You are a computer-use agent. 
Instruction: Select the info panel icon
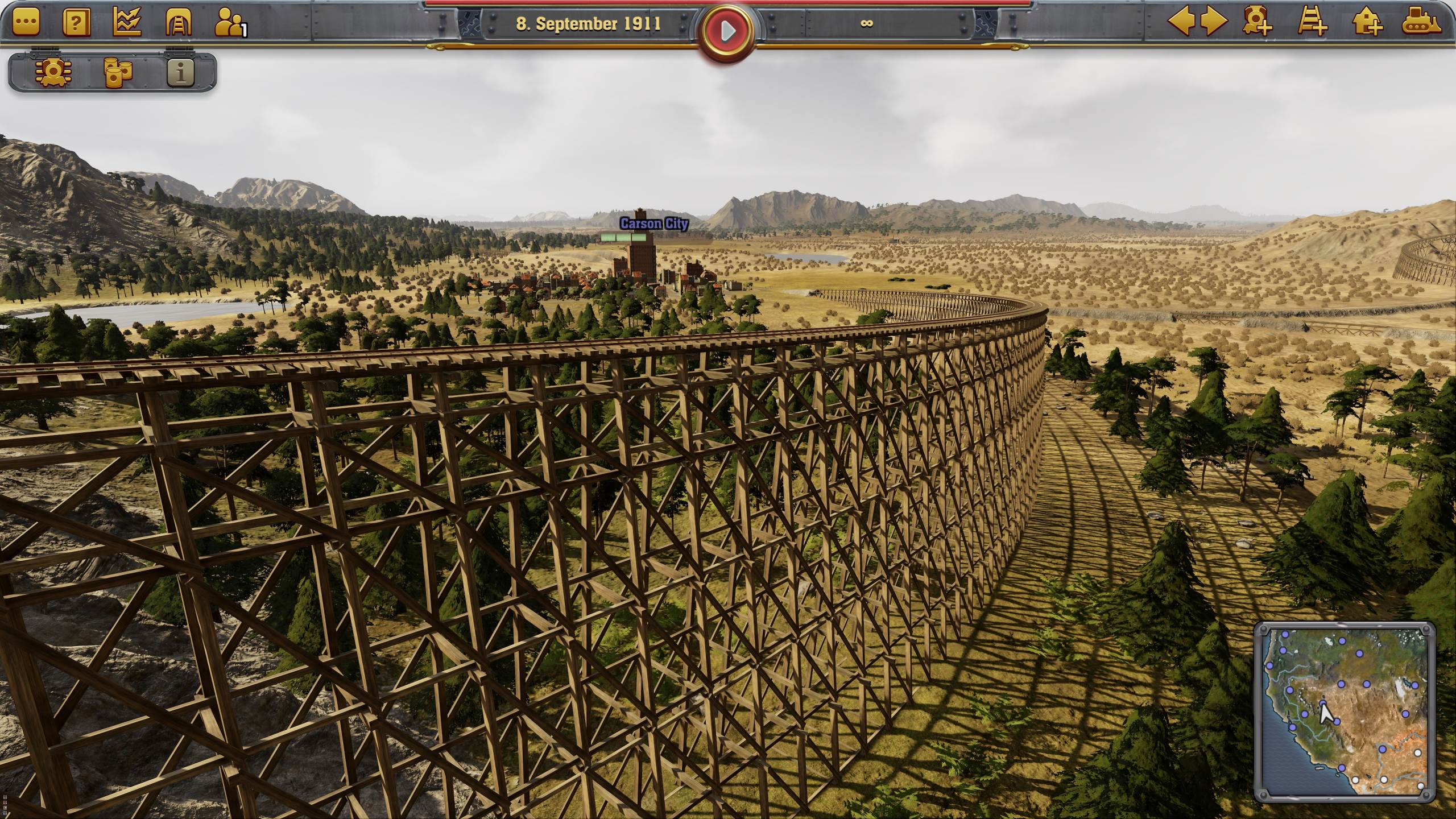[x=181, y=72]
